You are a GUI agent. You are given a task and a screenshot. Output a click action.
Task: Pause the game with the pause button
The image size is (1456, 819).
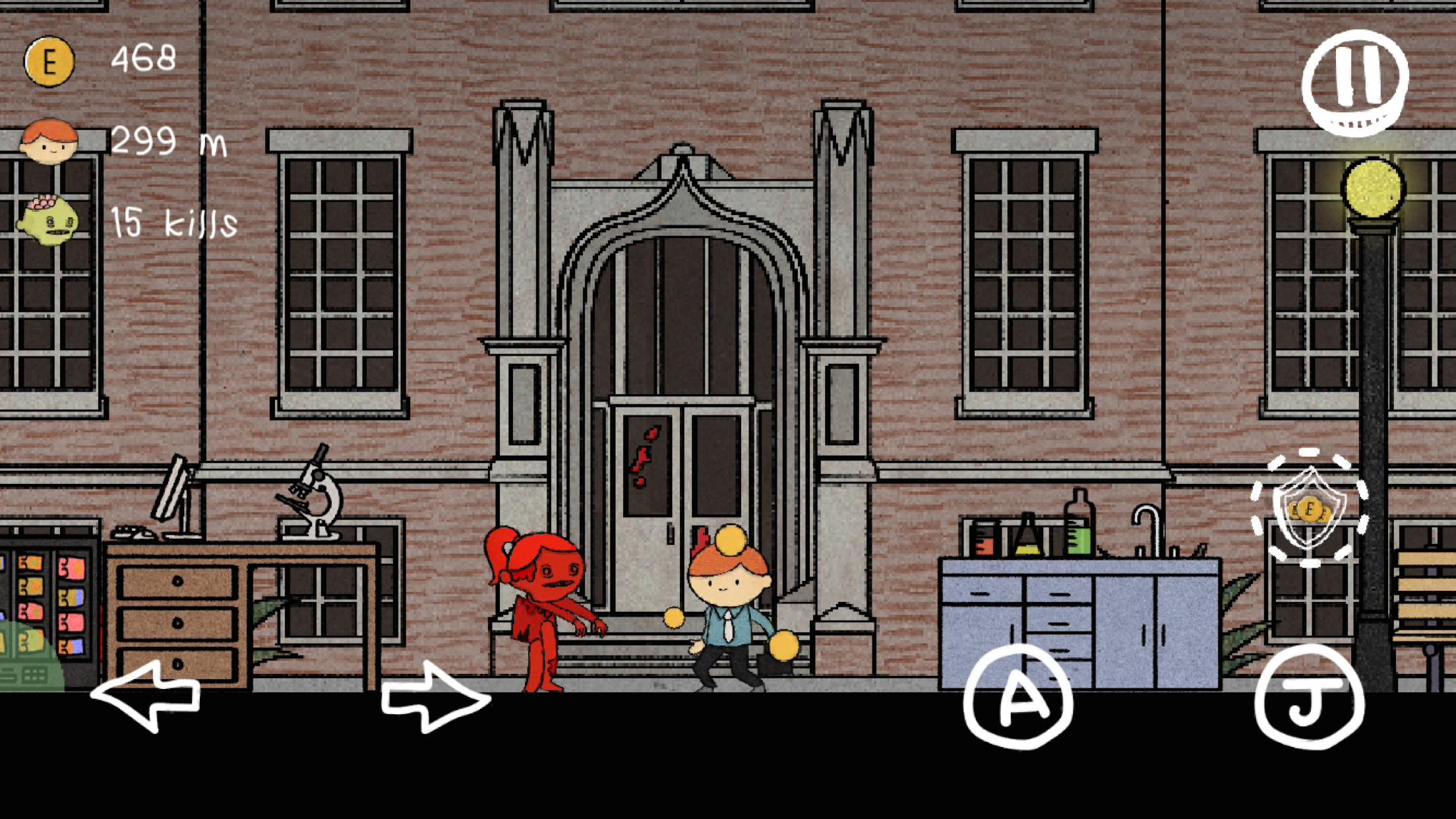1355,82
